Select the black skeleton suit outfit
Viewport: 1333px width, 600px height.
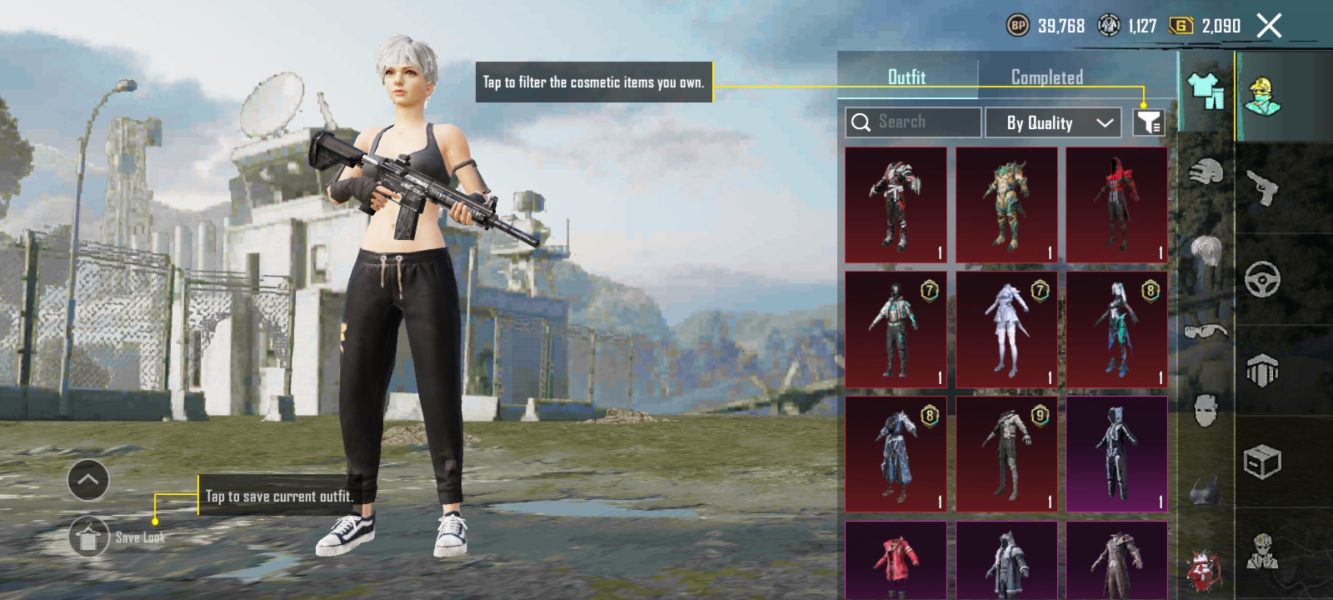click(x=1116, y=454)
